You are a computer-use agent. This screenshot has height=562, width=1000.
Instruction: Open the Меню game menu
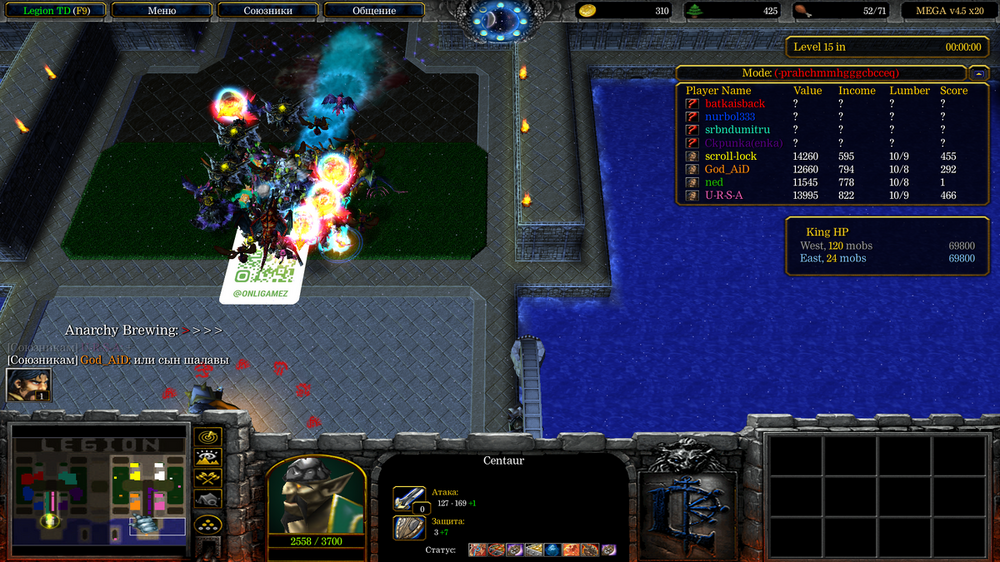coord(161,10)
